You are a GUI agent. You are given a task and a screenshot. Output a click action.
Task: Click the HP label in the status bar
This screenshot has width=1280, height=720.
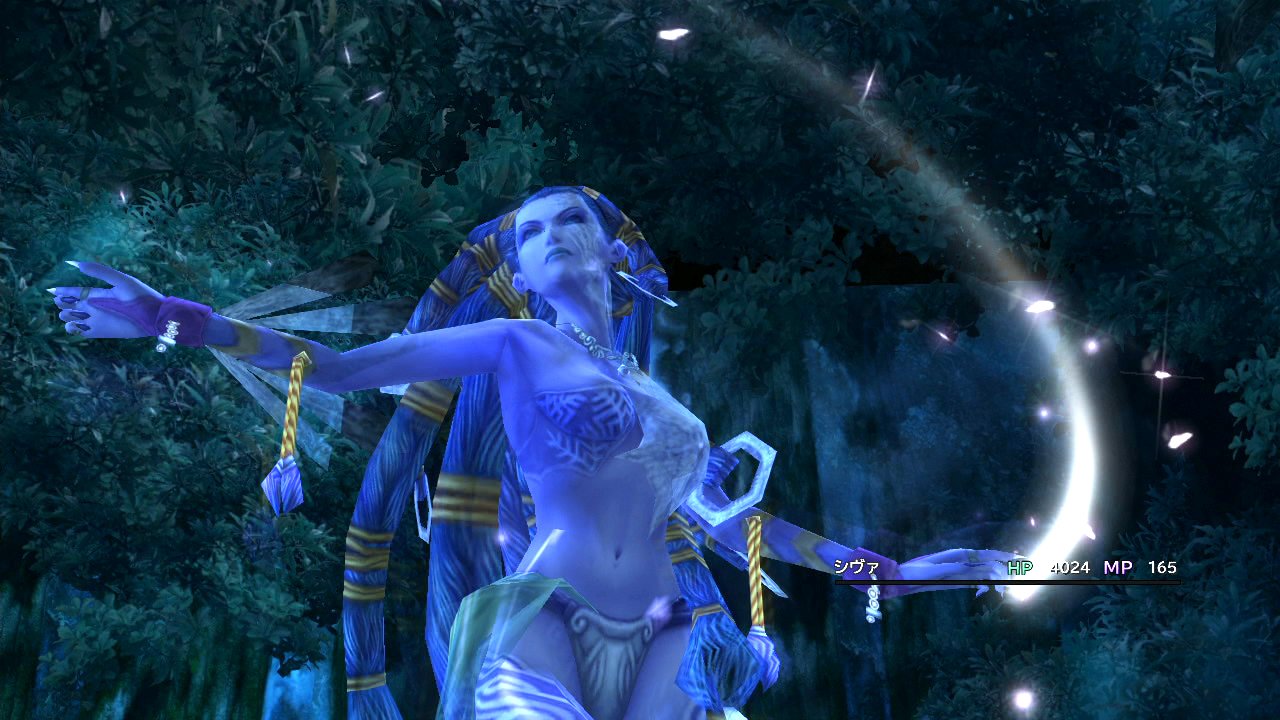(1019, 566)
